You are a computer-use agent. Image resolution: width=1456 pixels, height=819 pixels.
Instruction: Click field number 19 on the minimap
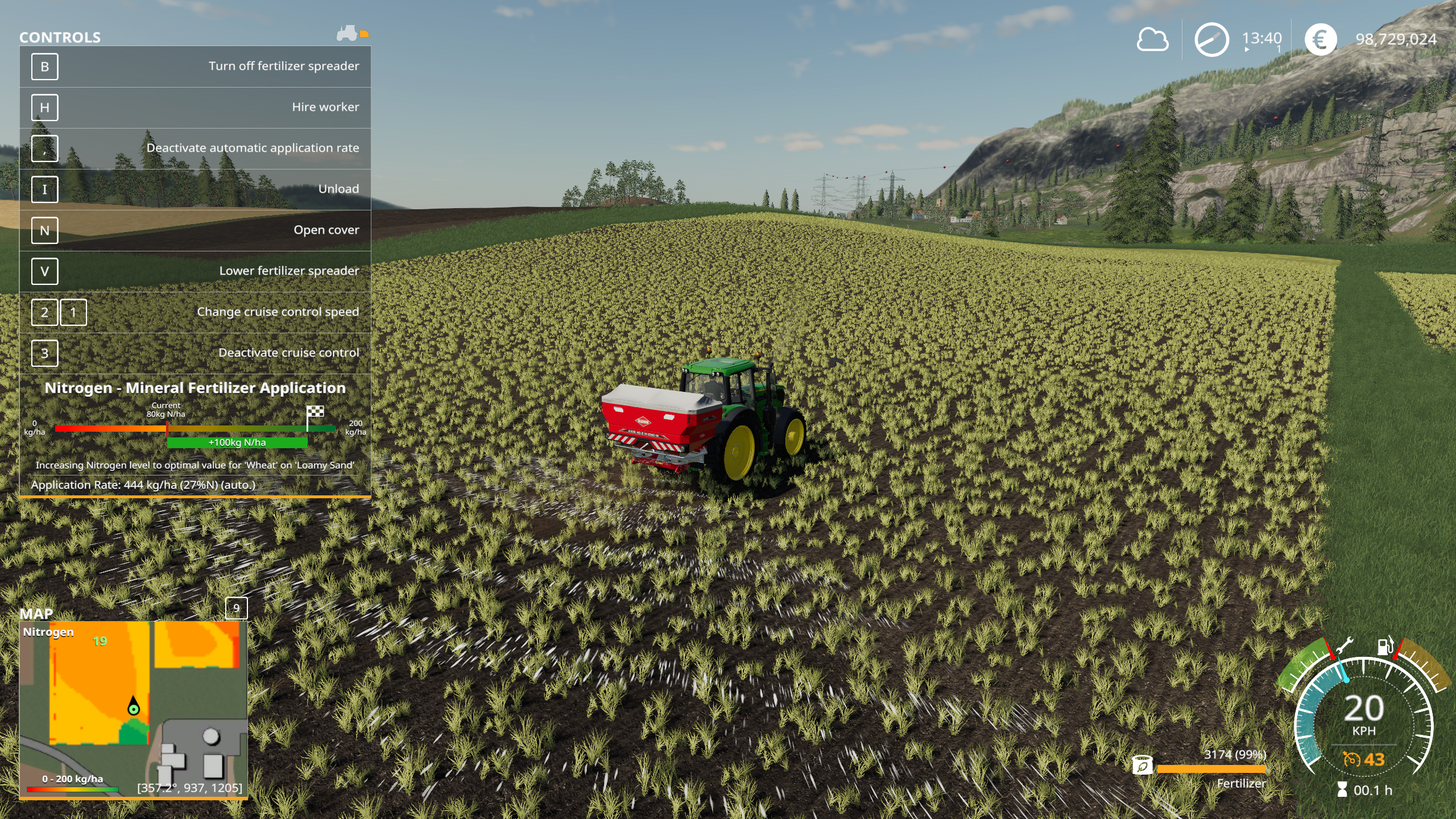[100, 642]
